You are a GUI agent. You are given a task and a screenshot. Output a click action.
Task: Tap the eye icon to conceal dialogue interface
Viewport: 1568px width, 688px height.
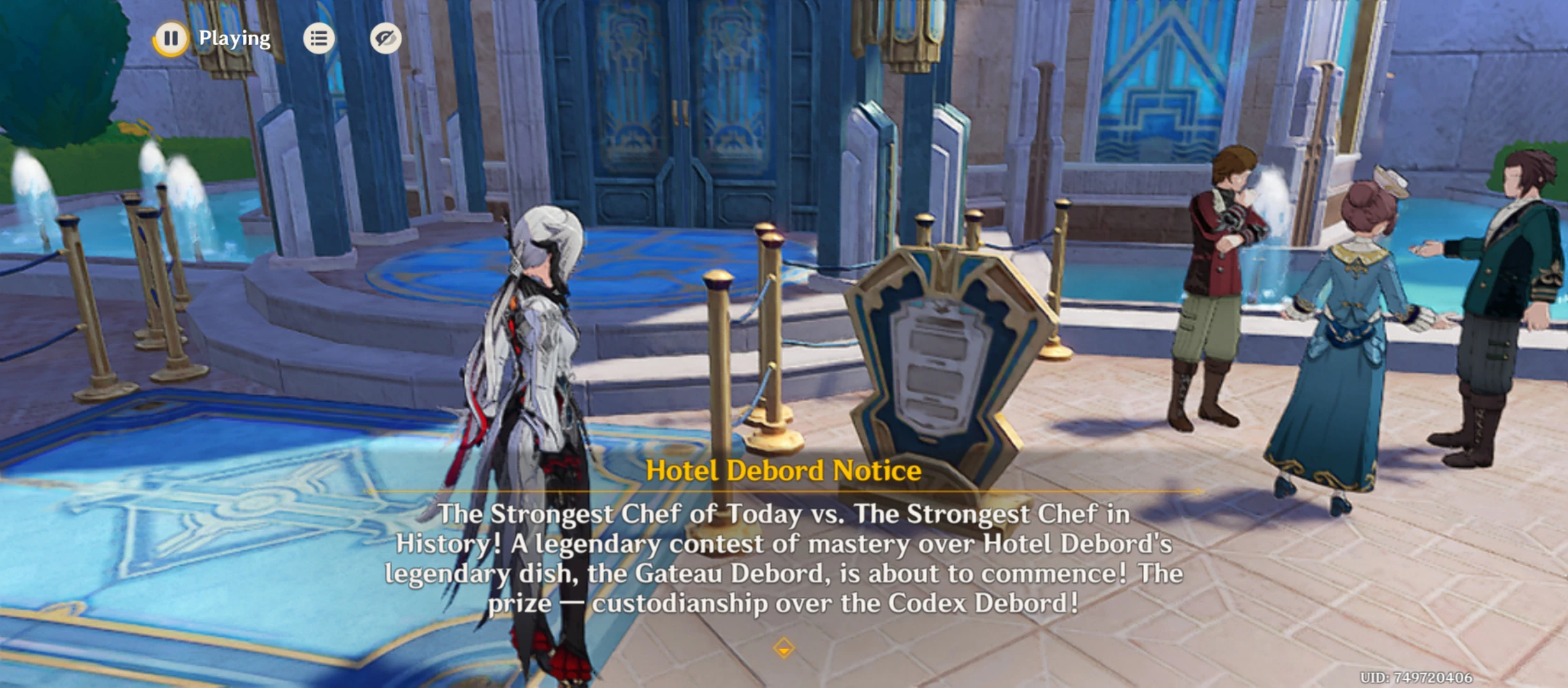click(x=387, y=39)
